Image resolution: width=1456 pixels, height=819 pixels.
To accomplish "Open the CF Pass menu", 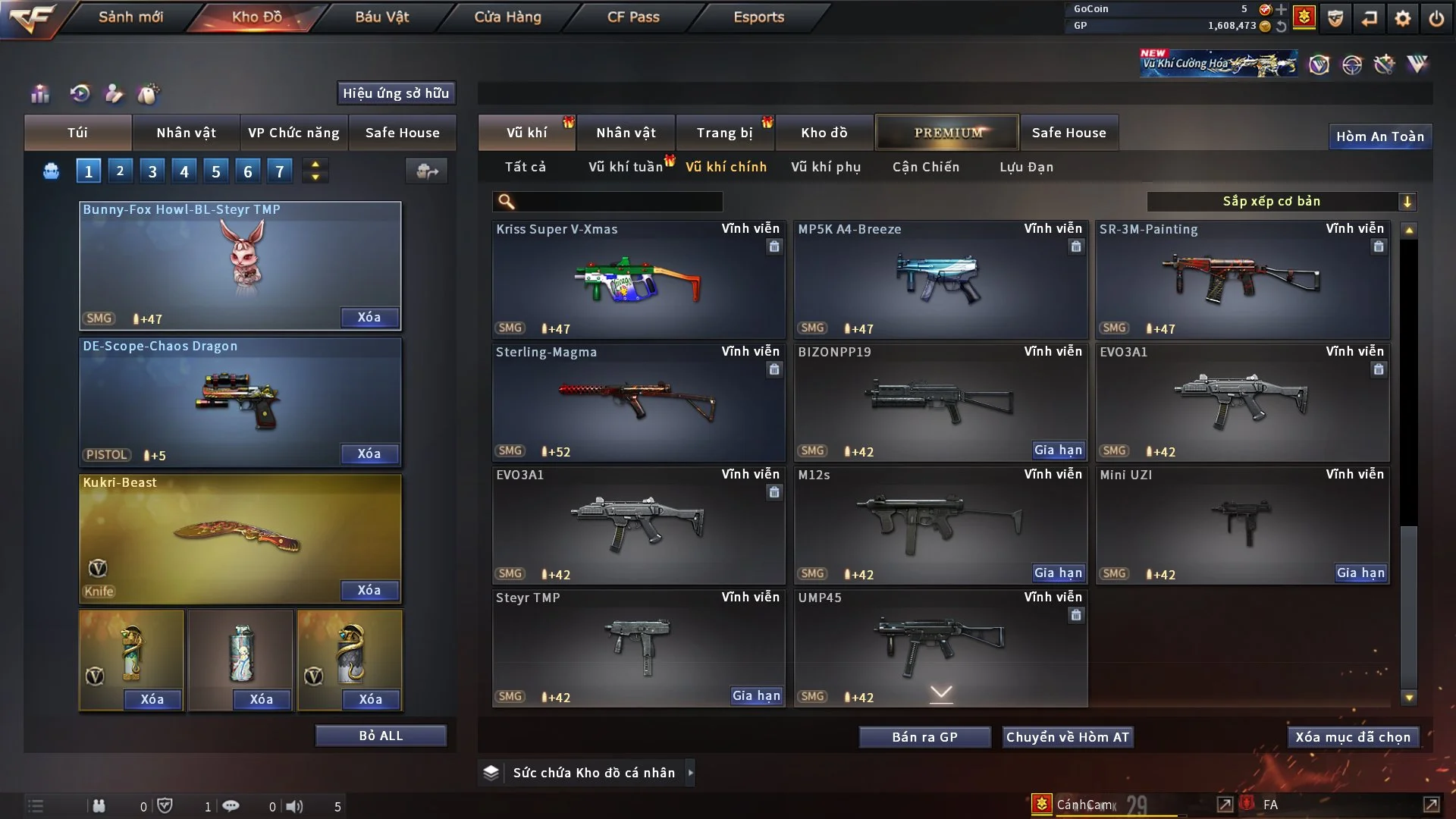I will 633,17.
